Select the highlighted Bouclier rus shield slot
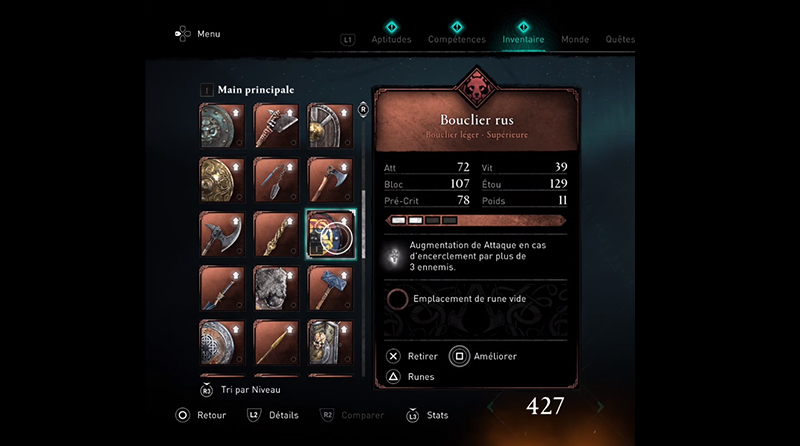Viewport: 800px width, 446px height. [330, 234]
